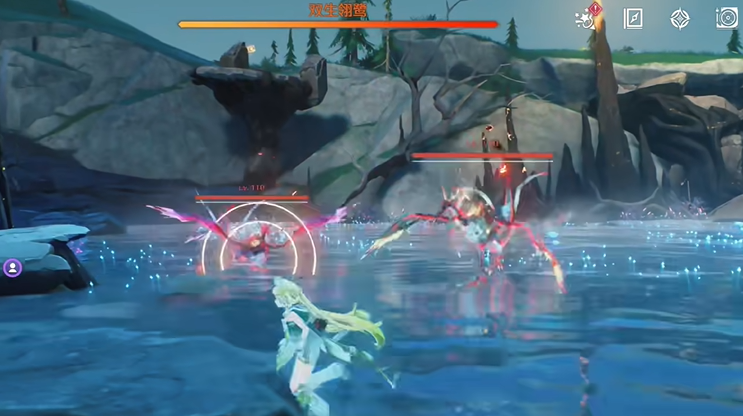
Task: Open the turntable disc icon
Action: click(727, 18)
